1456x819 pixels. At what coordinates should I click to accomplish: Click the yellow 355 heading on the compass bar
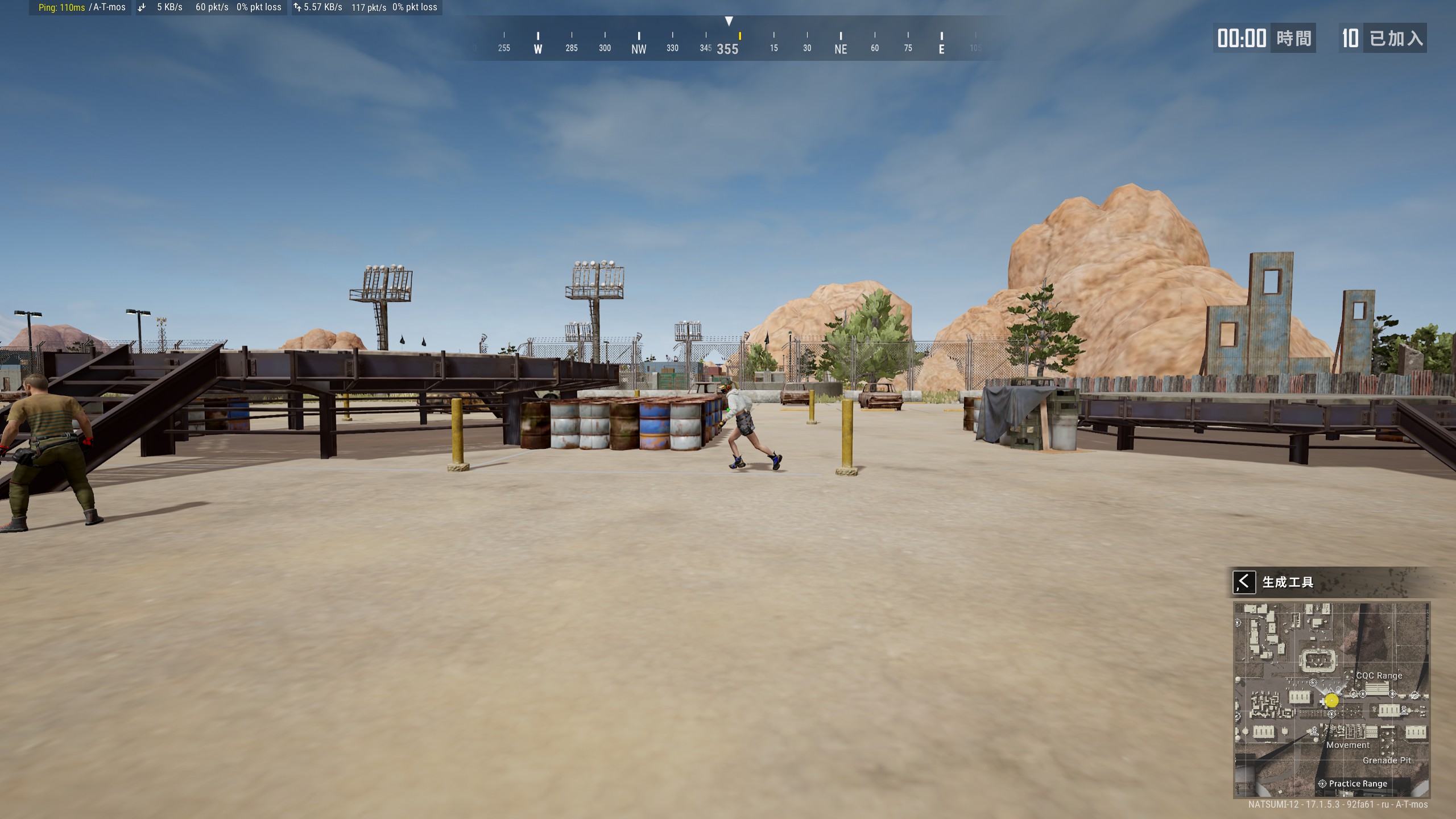coord(727,49)
